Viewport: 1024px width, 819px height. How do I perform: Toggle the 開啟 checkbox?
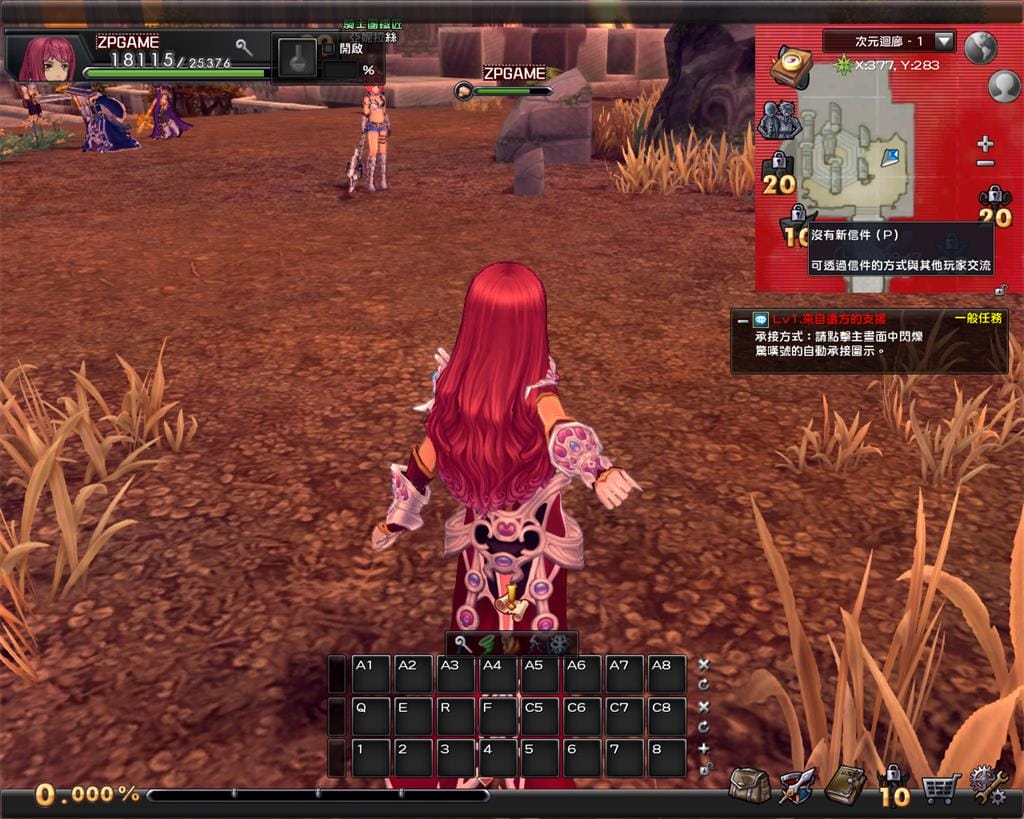(x=329, y=48)
